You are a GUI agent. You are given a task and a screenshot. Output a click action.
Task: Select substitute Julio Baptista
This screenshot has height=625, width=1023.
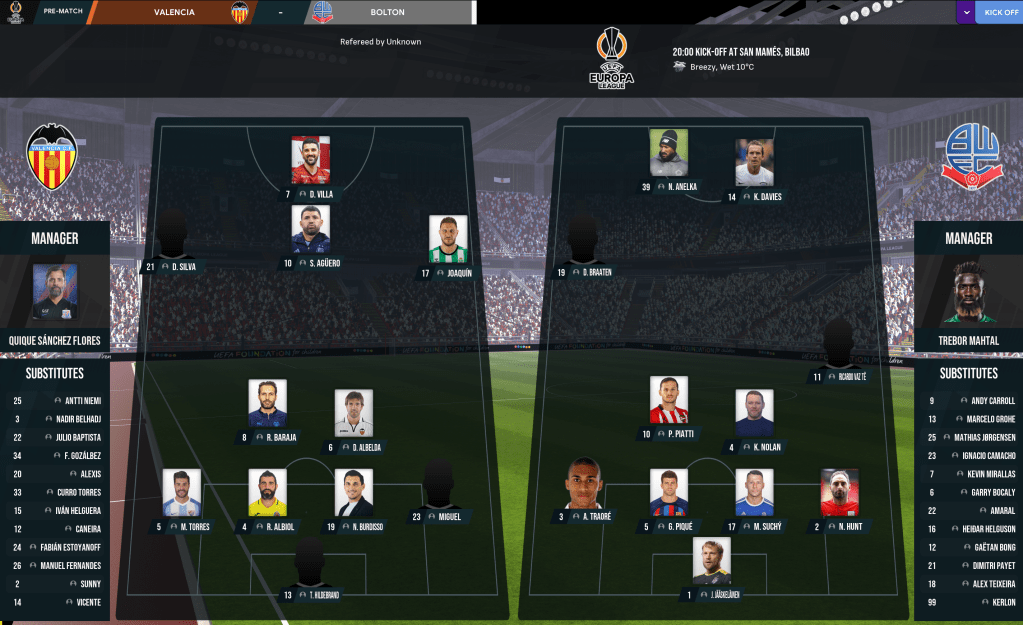coord(76,437)
